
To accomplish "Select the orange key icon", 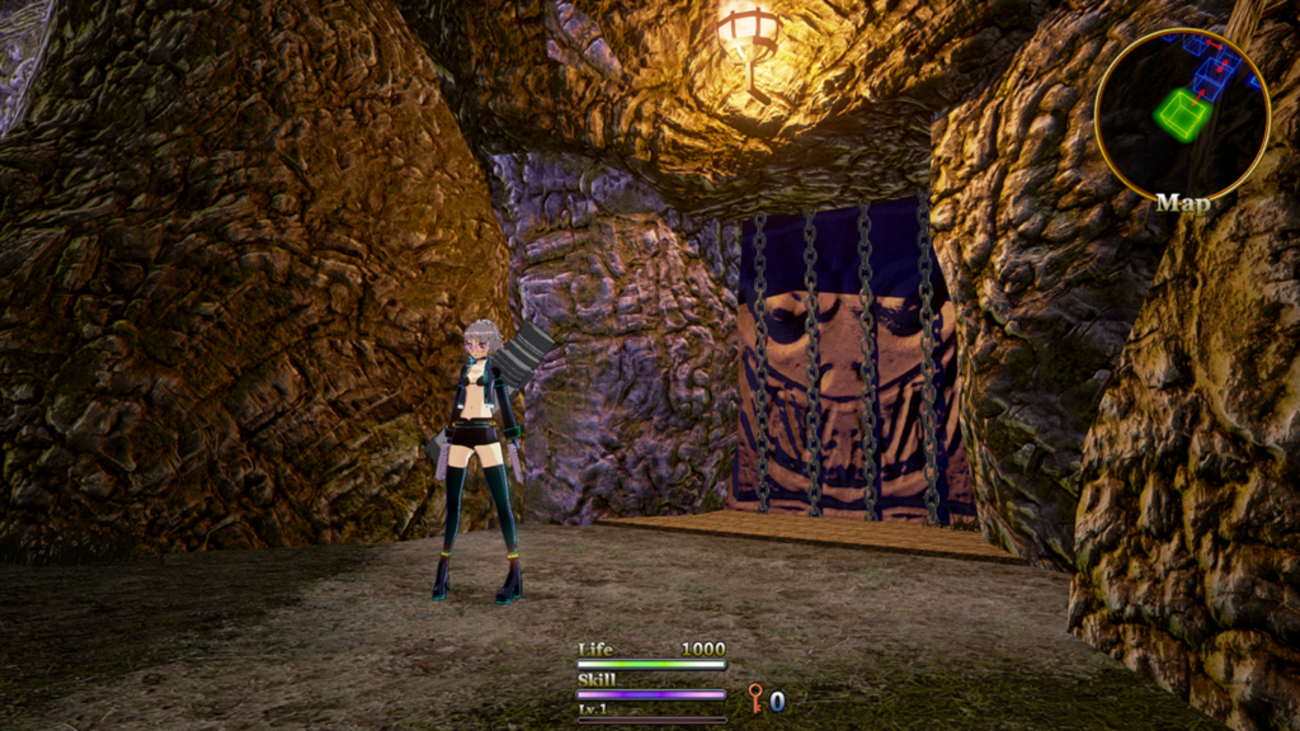I will coord(756,698).
